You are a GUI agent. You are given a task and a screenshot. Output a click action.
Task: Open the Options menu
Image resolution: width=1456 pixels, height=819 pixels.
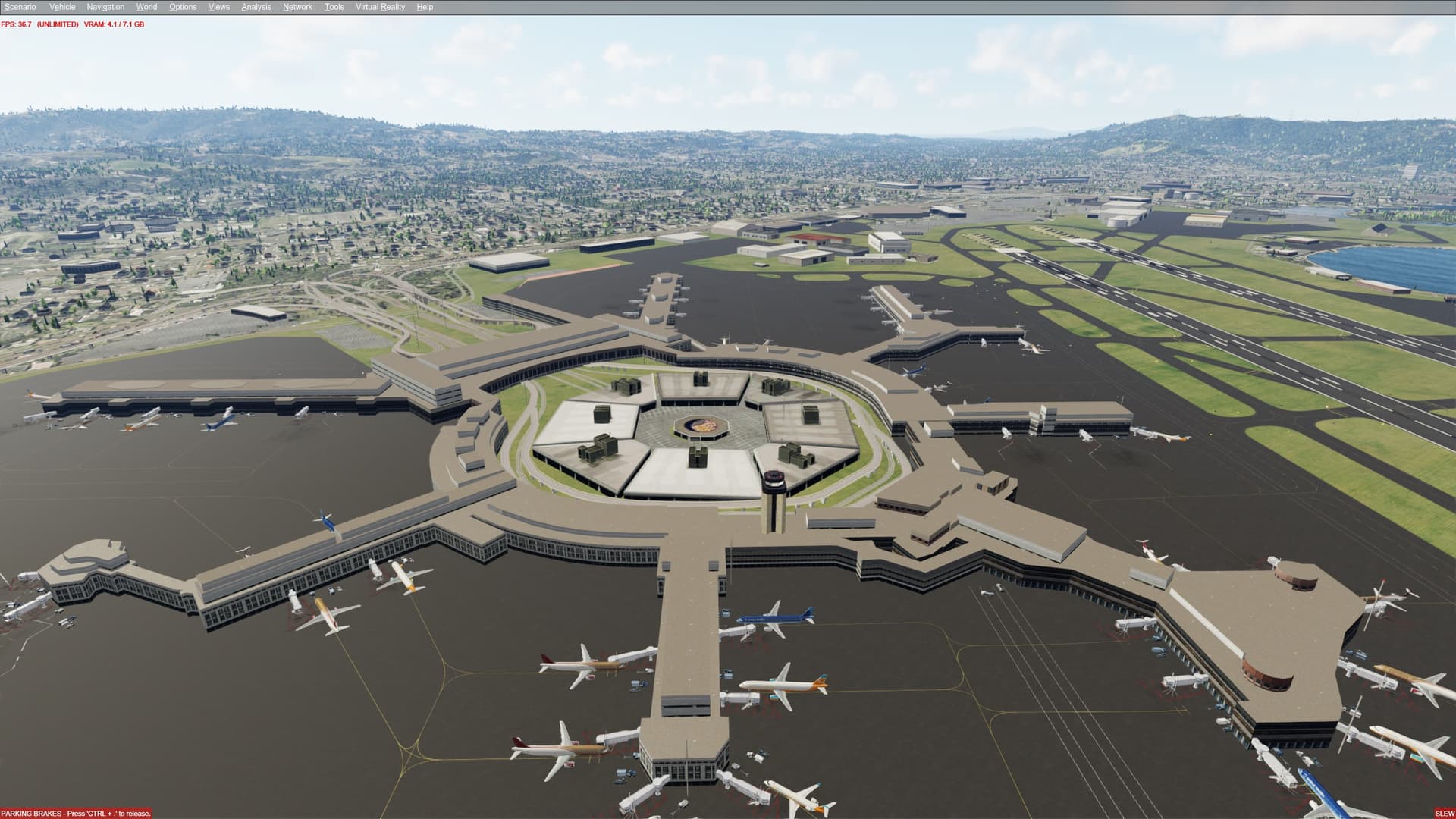pyautogui.click(x=182, y=6)
